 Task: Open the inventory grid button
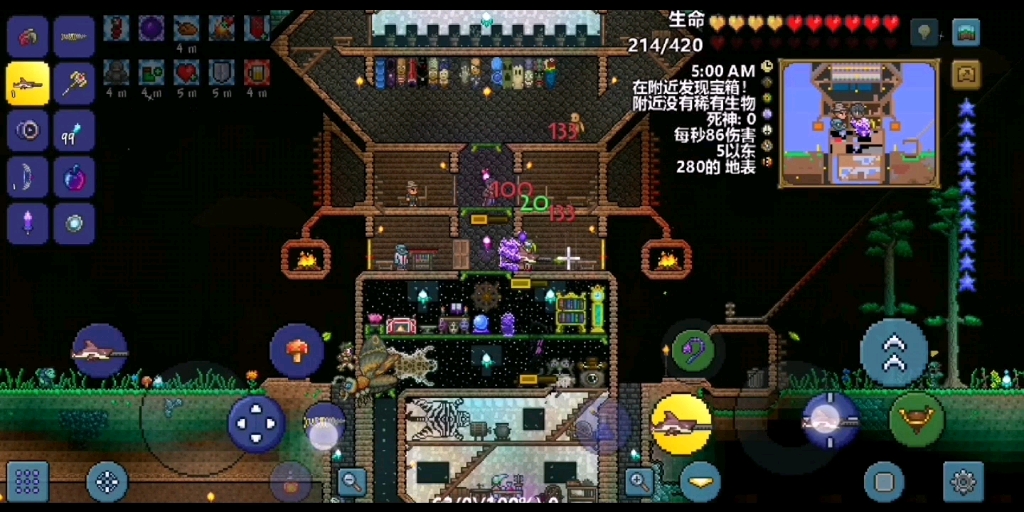28,481
